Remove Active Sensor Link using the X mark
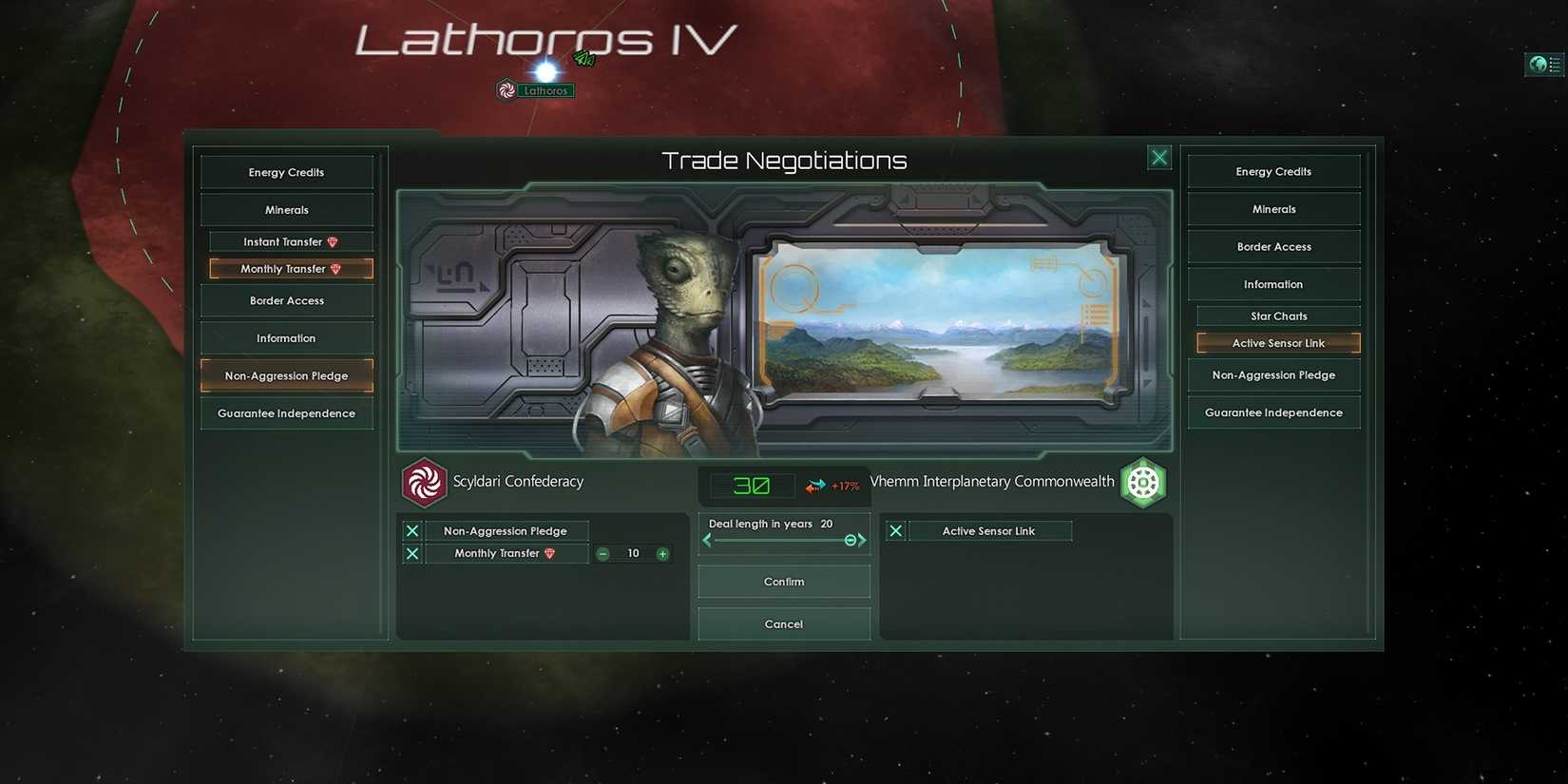The width and height of the screenshot is (1568, 784). point(894,530)
